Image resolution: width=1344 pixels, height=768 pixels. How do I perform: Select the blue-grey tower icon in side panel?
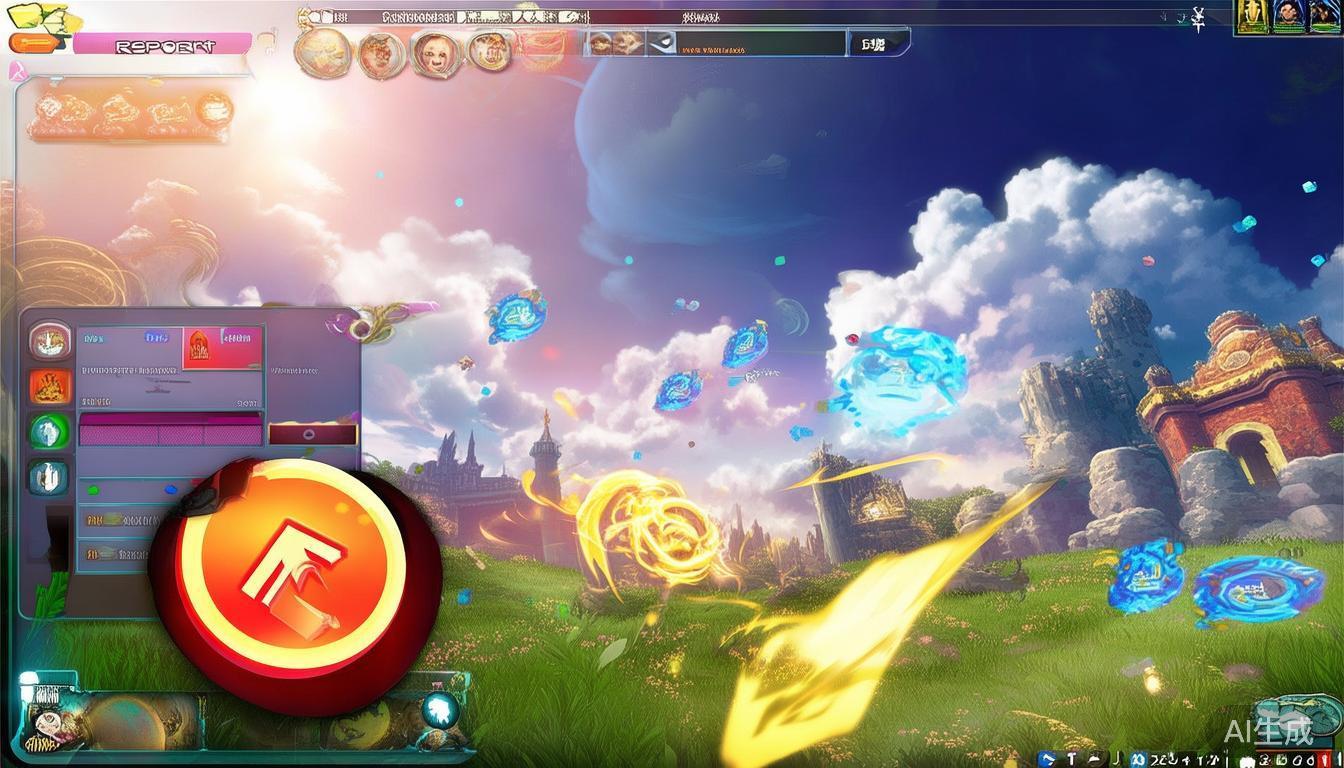coord(49,478)
